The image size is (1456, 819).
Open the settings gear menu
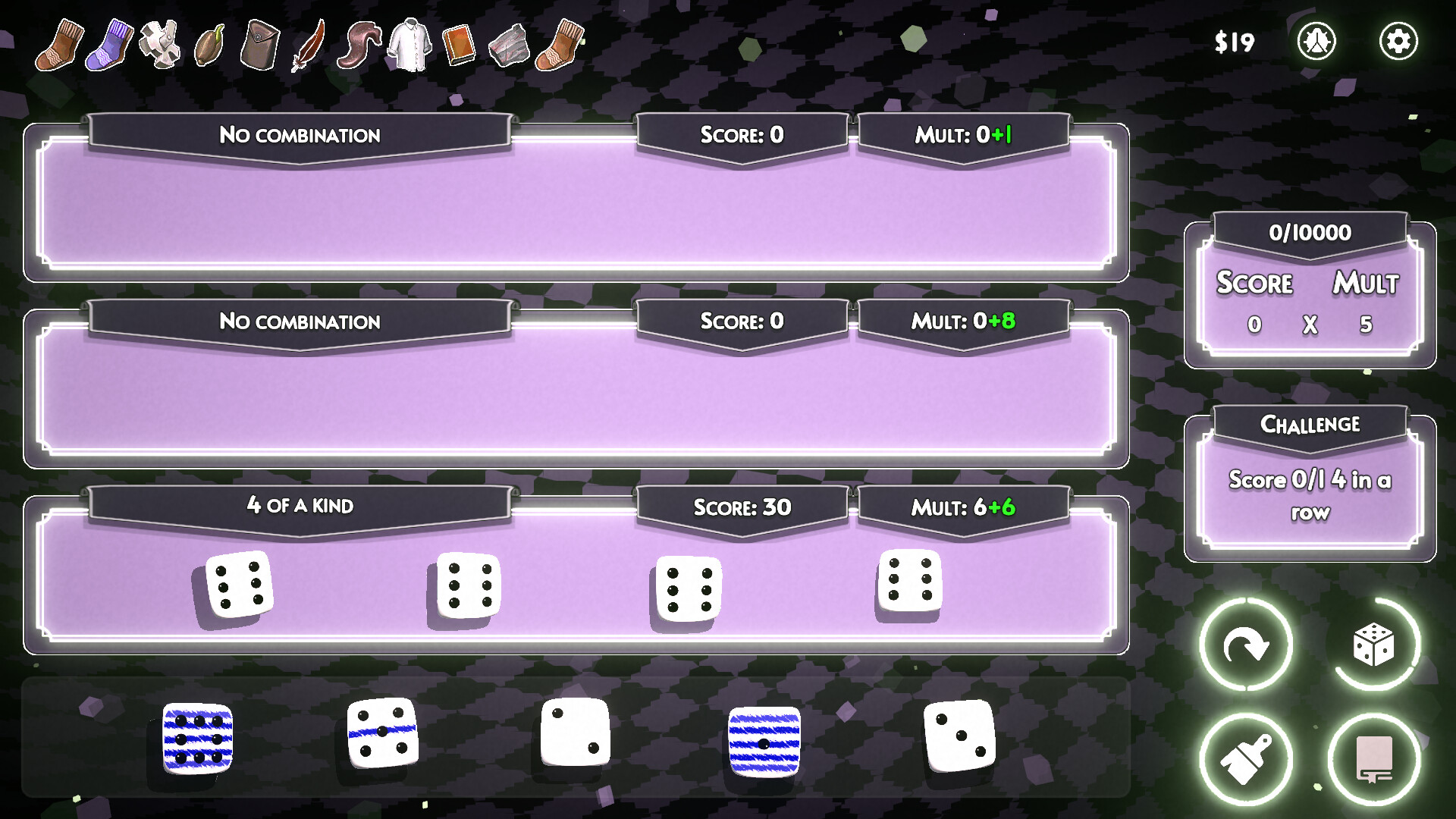pyautogui.click(x=1399, y=41)
